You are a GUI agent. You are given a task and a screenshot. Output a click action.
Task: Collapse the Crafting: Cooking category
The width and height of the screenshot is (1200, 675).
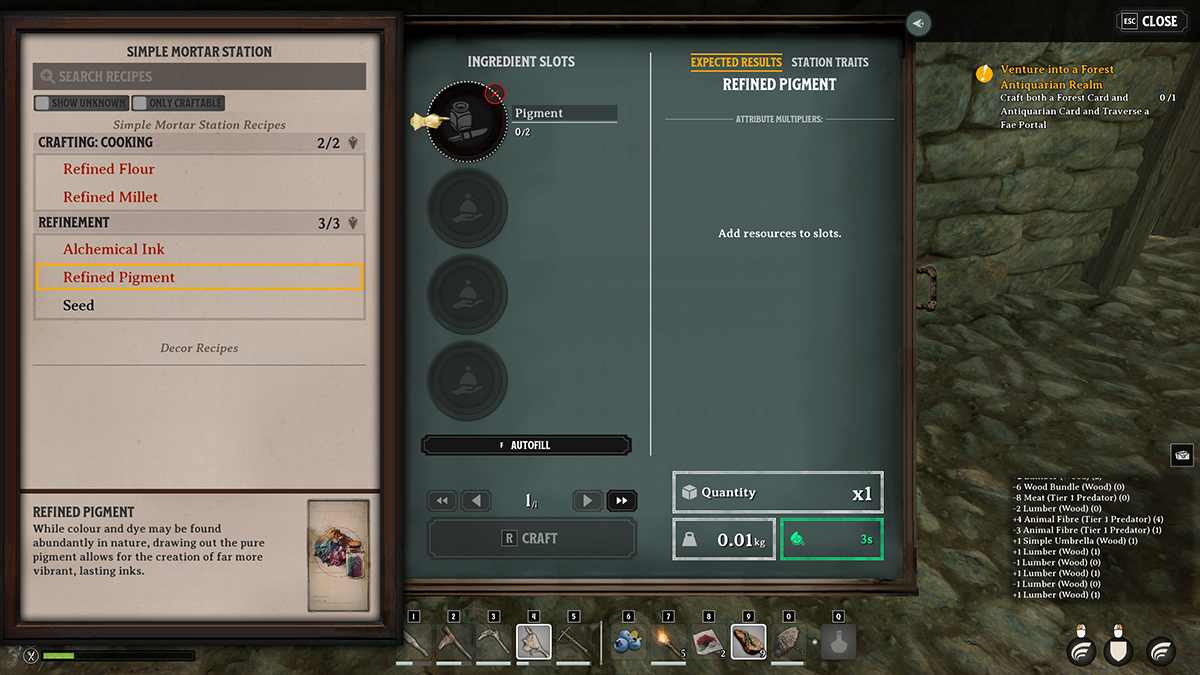click(353, 143)
